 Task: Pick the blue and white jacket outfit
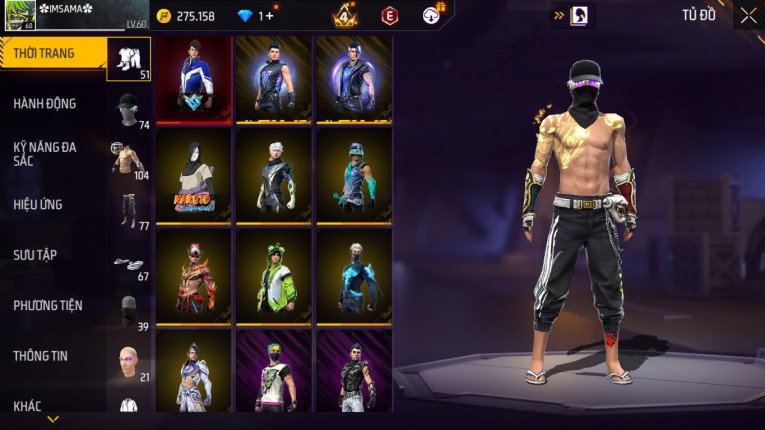194,79
